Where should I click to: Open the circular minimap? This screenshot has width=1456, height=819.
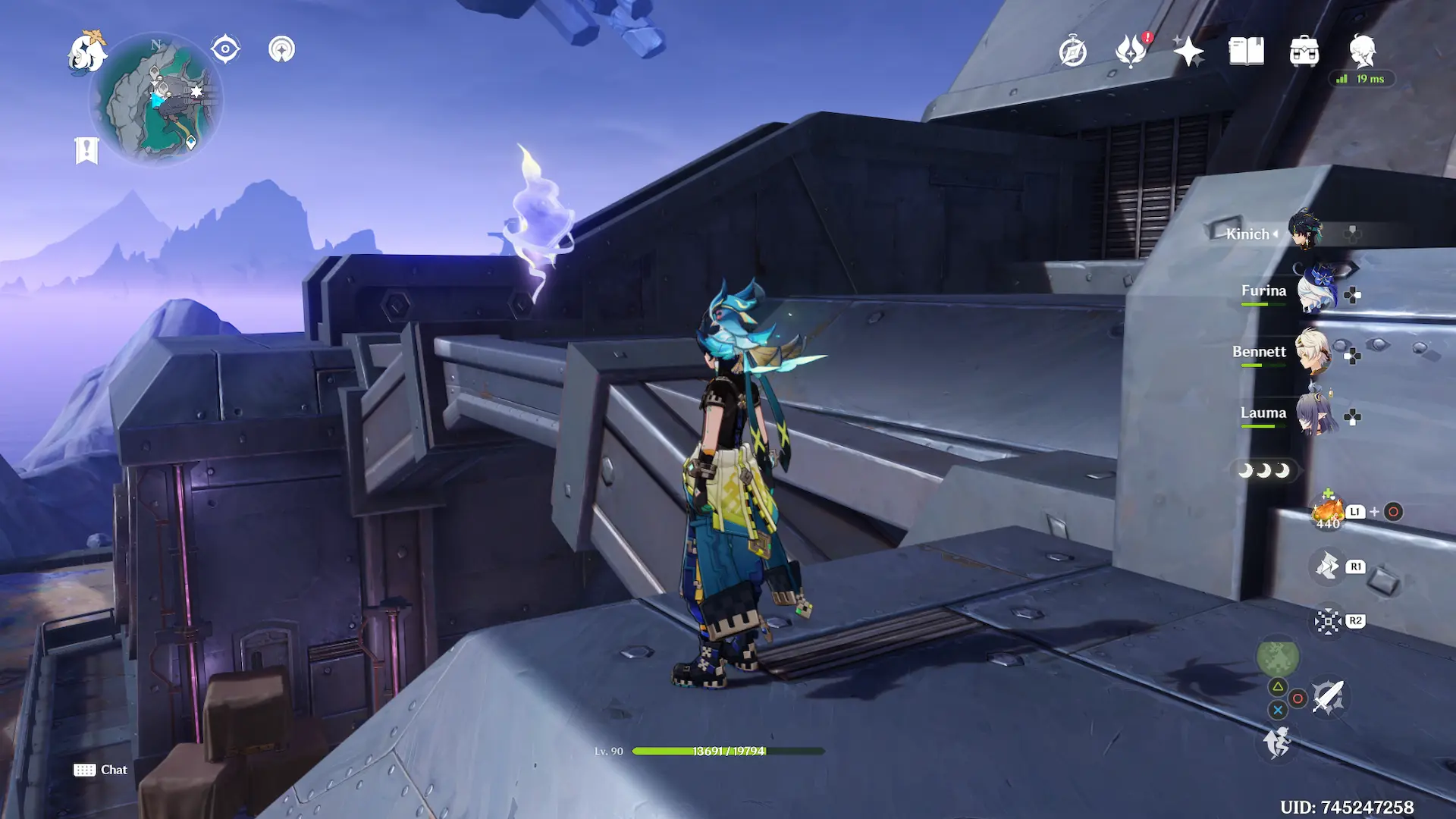(157, 99)
